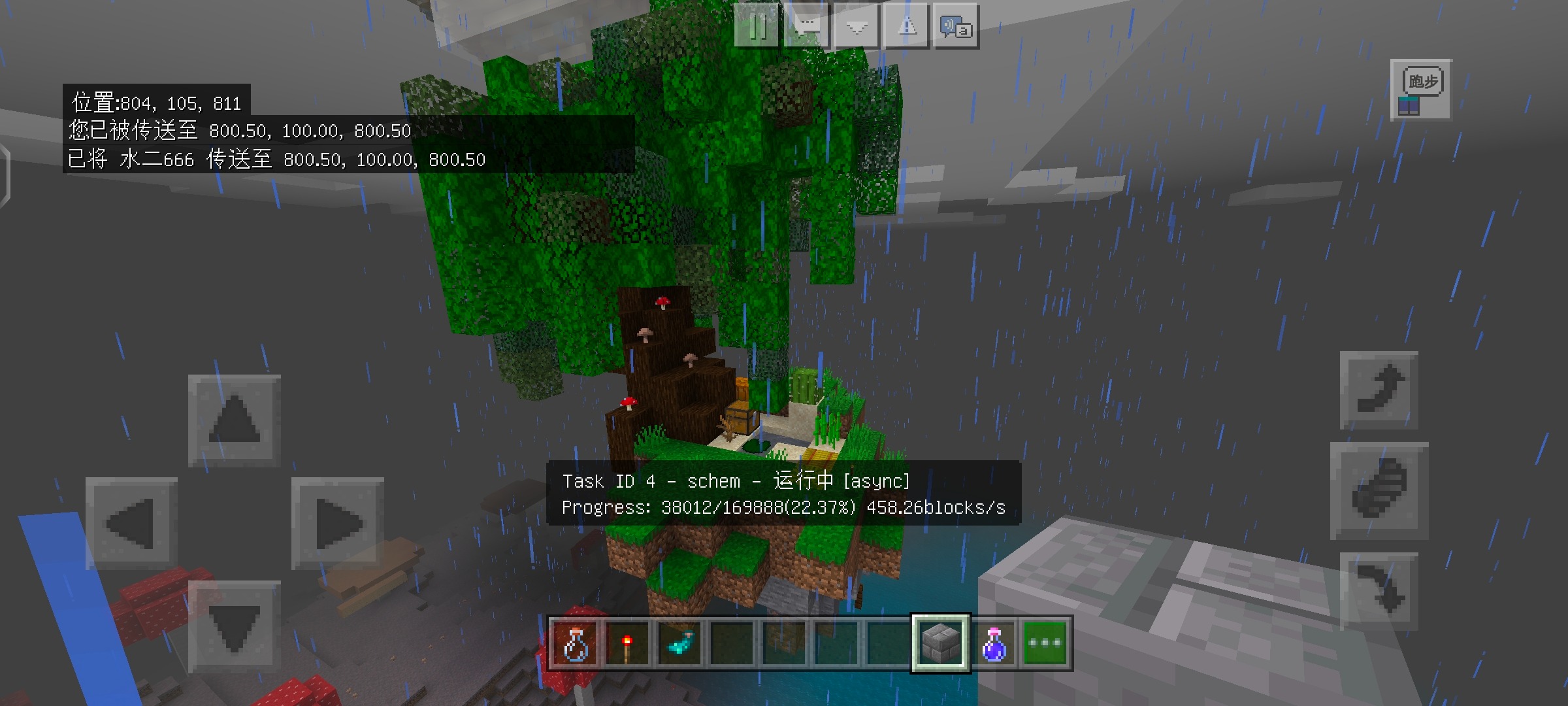Move forward with the up arrow
Viewport: 1568px width, 706px height.
235,420
